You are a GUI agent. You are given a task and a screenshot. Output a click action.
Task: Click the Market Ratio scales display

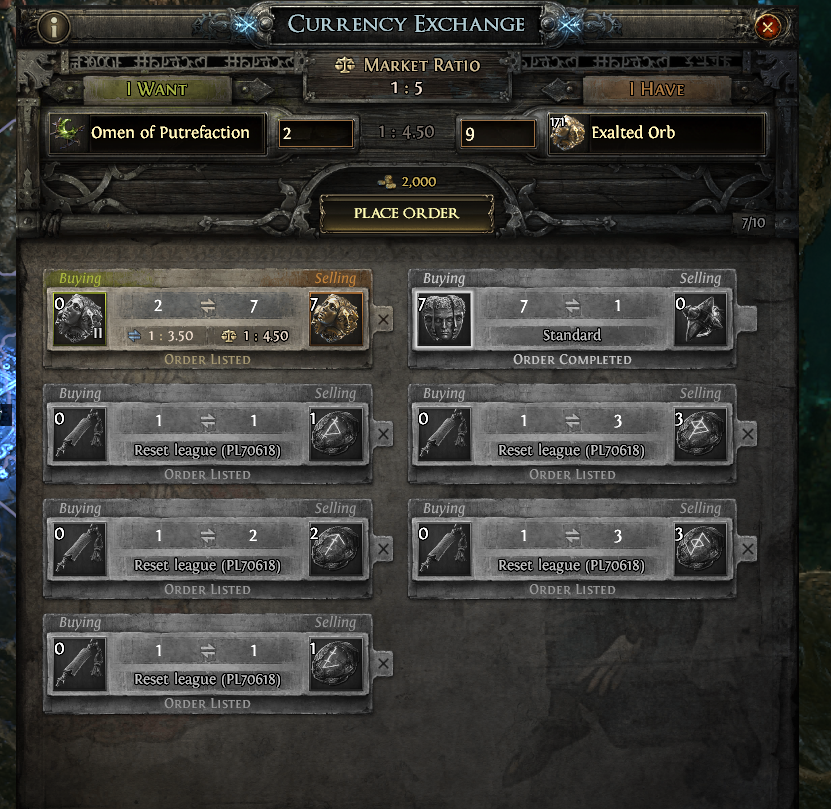(406, 75)
